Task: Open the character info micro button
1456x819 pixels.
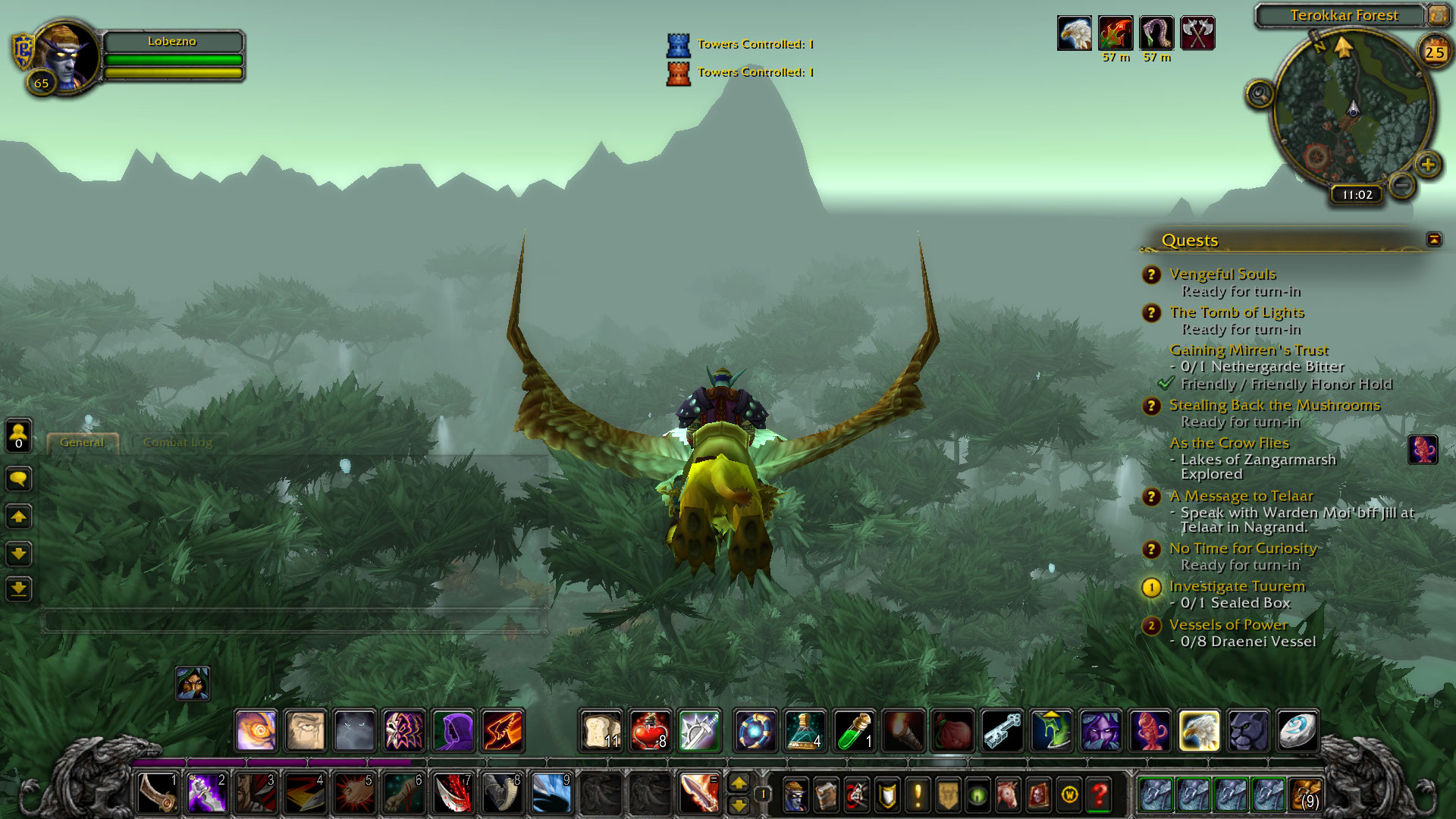Action: pyautogui.click(x=795, y=795)
